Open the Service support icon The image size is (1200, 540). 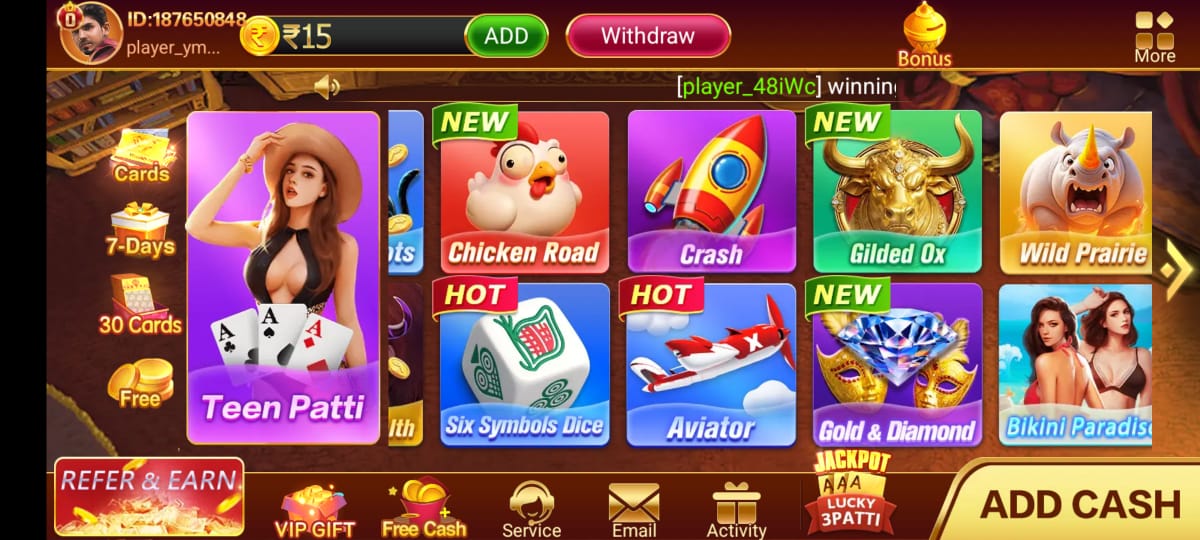click(531, 508)
